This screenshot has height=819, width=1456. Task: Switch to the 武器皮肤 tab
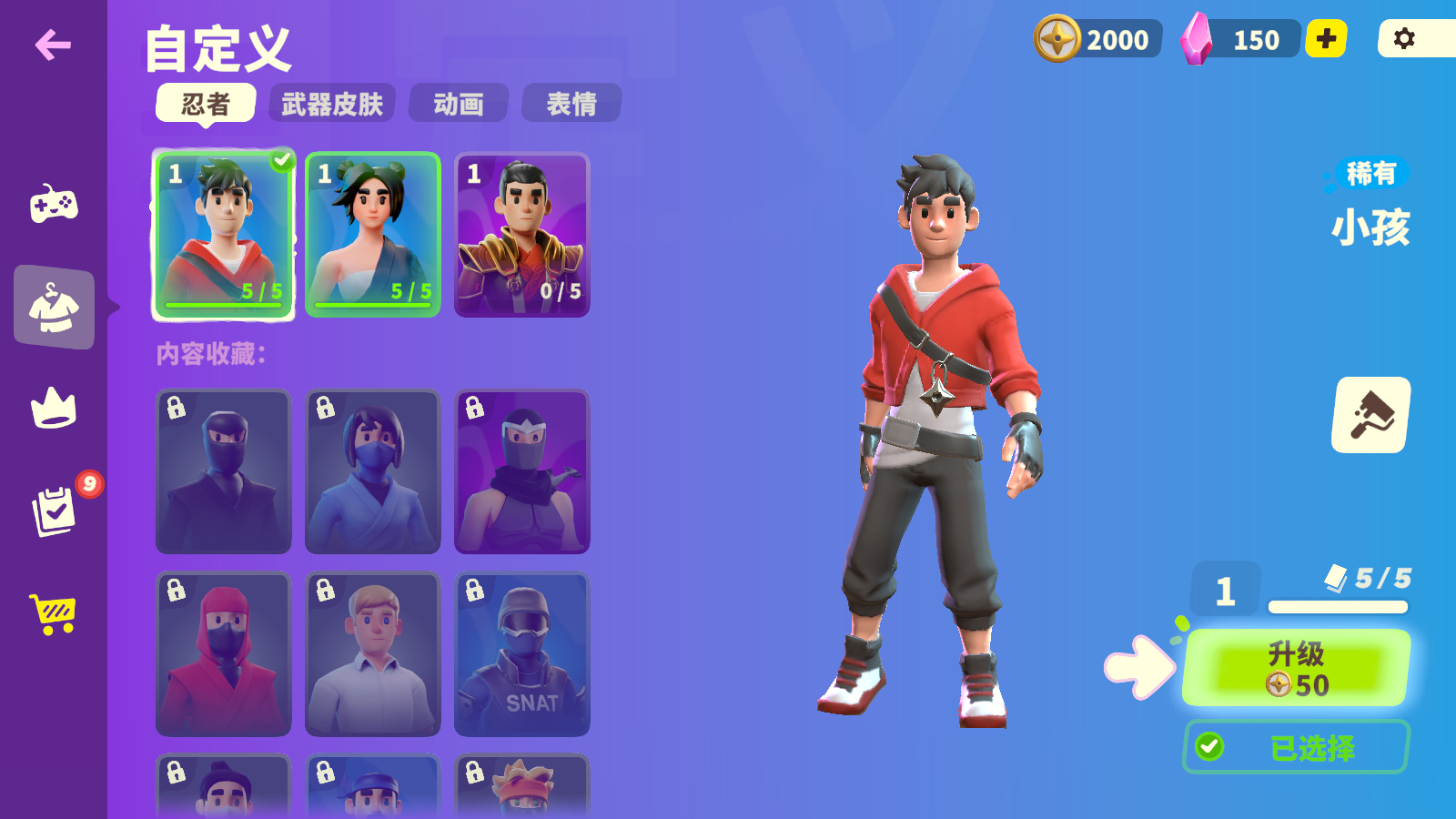pos(331,104)
